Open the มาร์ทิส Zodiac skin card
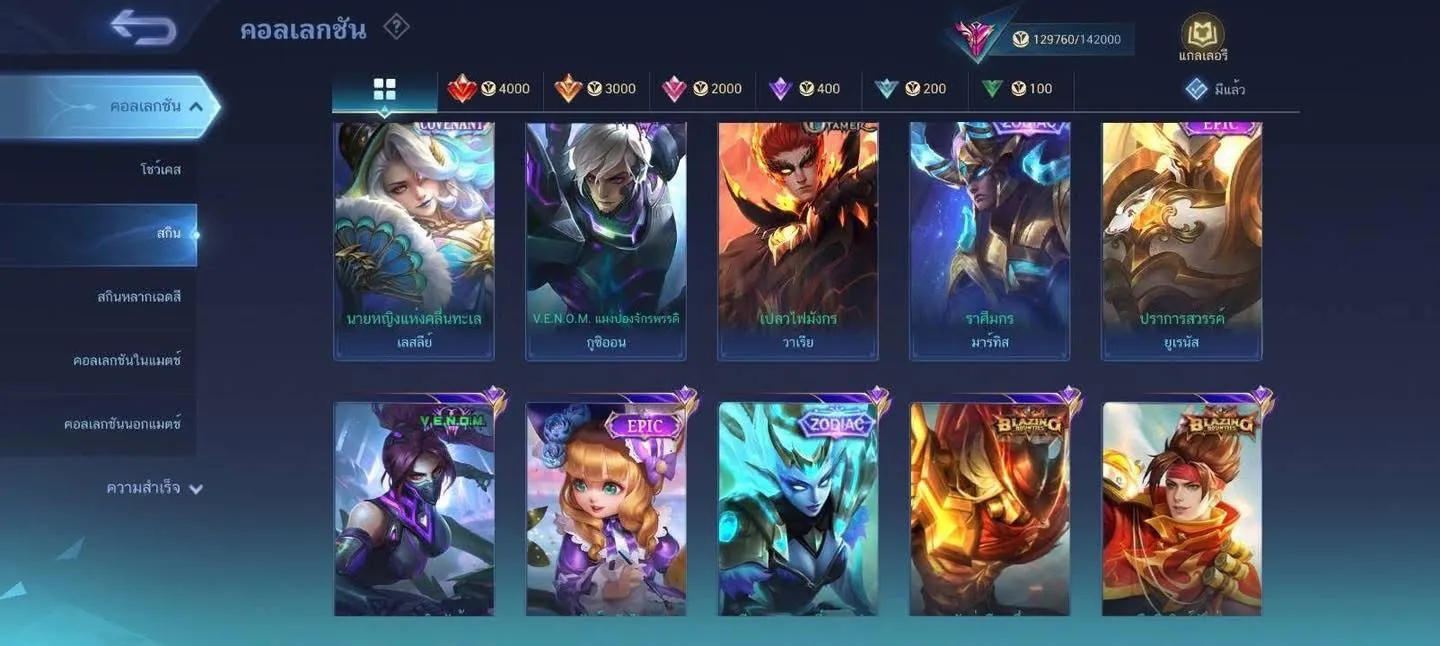The image size is (1440, 646). click(990, 240)
